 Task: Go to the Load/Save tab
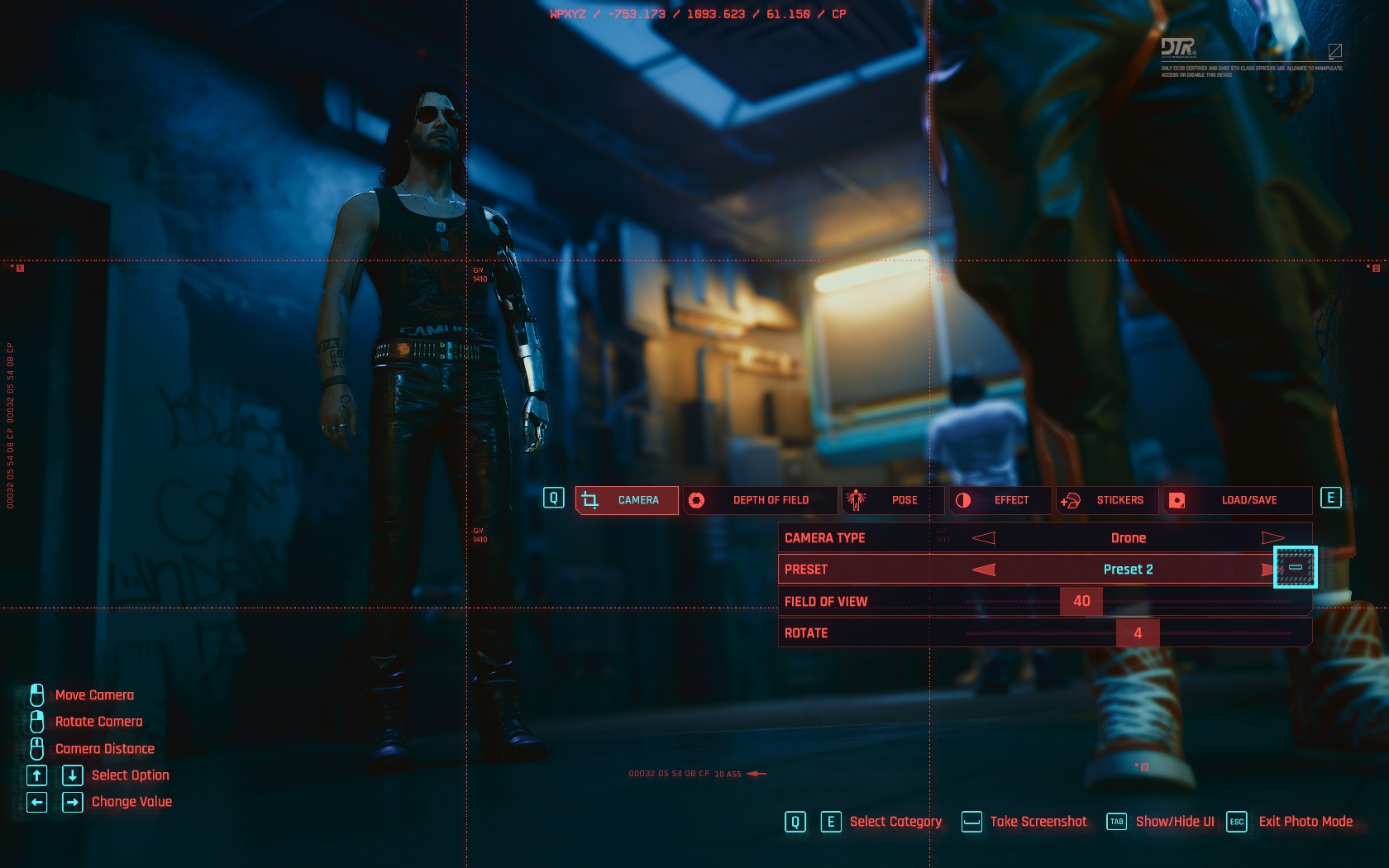[1238, 500]
